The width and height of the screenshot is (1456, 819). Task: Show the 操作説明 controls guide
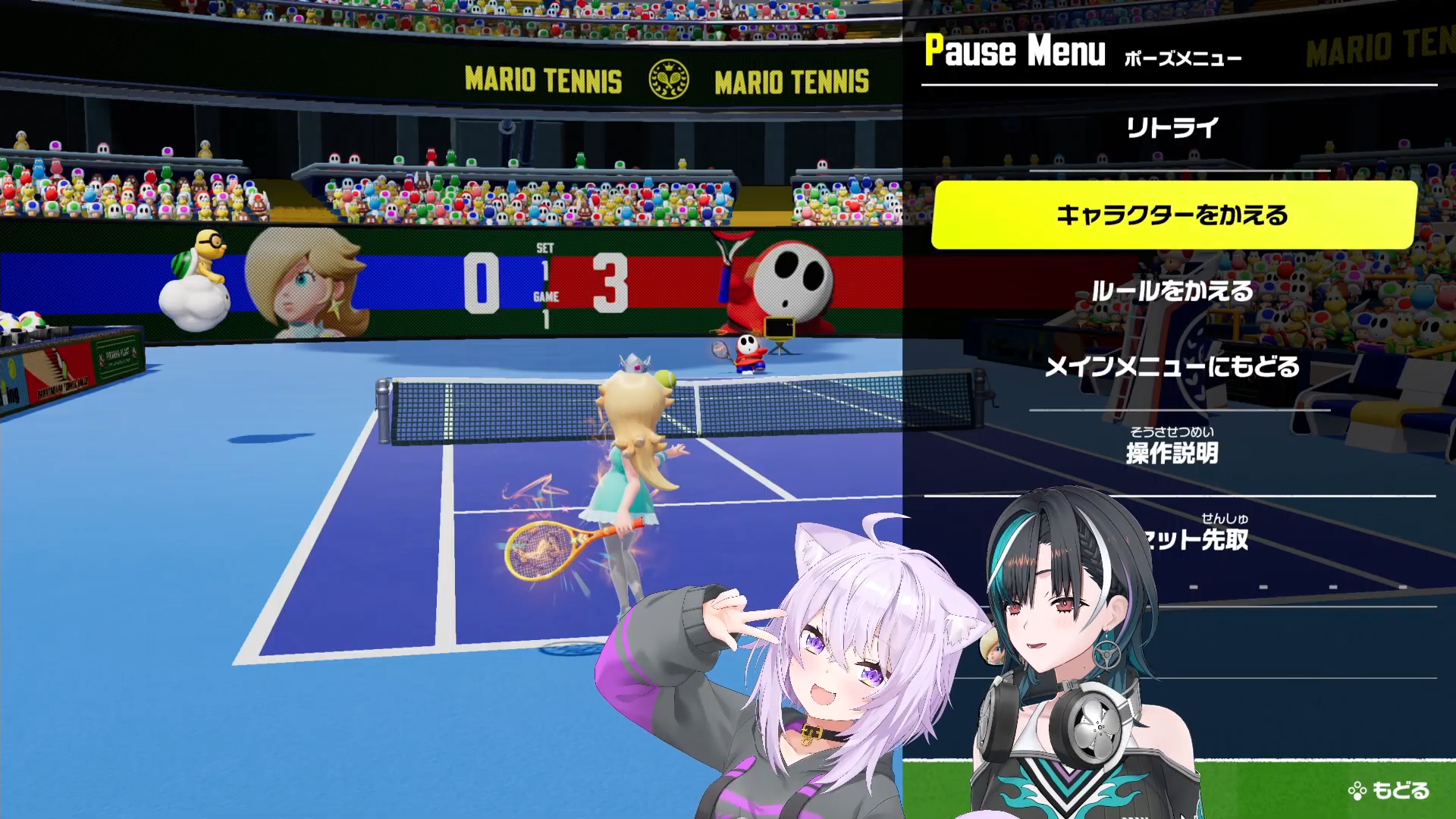coord(1172,453)
